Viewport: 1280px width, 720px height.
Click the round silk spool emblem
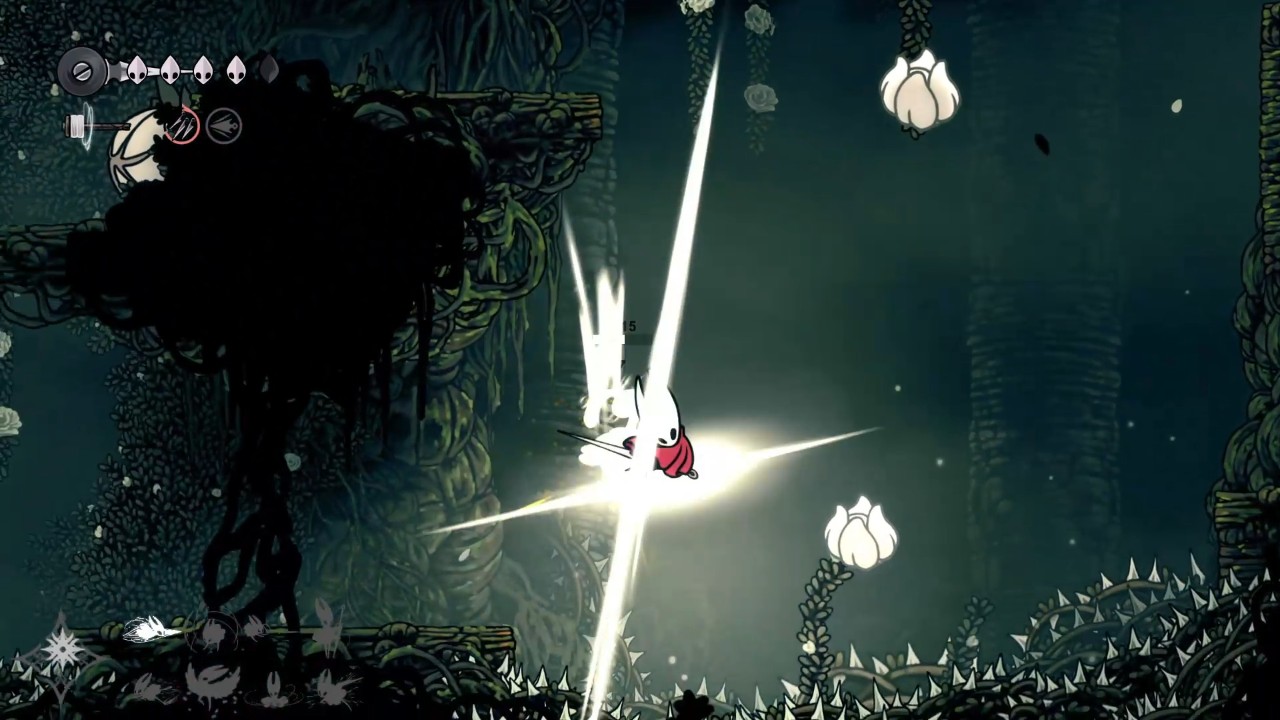point(83,71)
